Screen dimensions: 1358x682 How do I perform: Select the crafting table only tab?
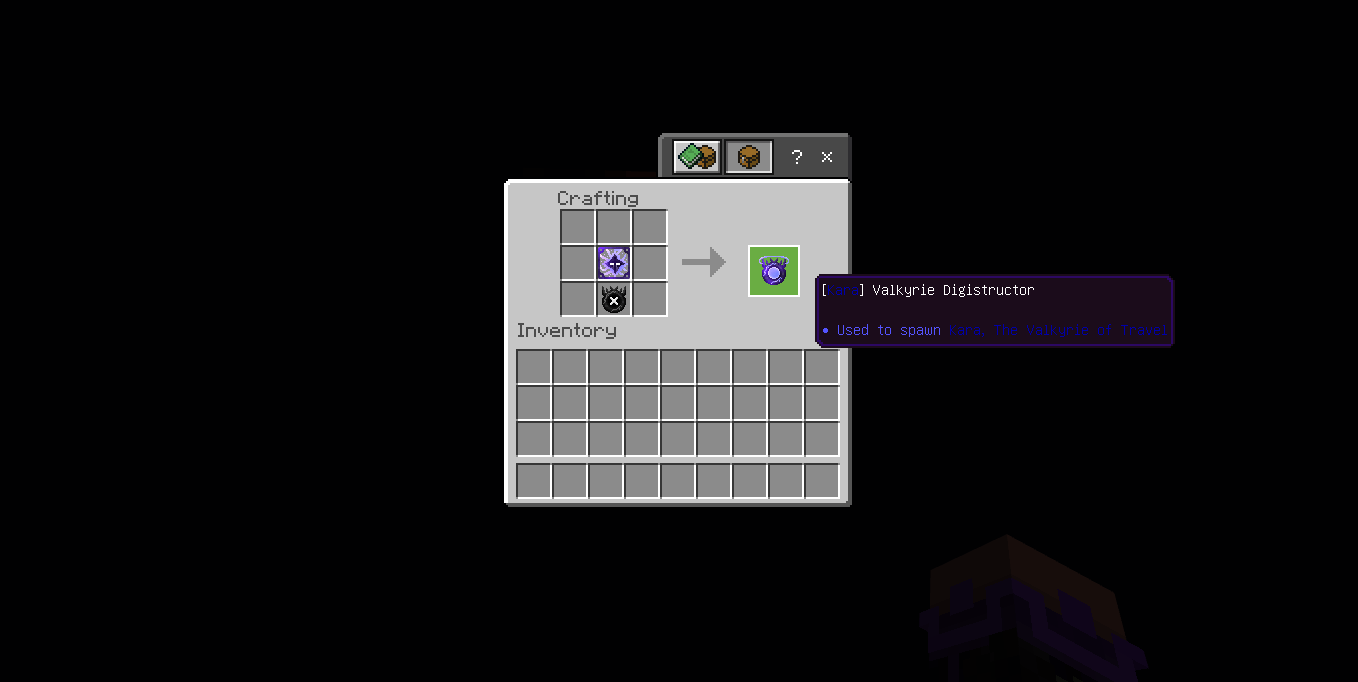(x=749, y=157)
